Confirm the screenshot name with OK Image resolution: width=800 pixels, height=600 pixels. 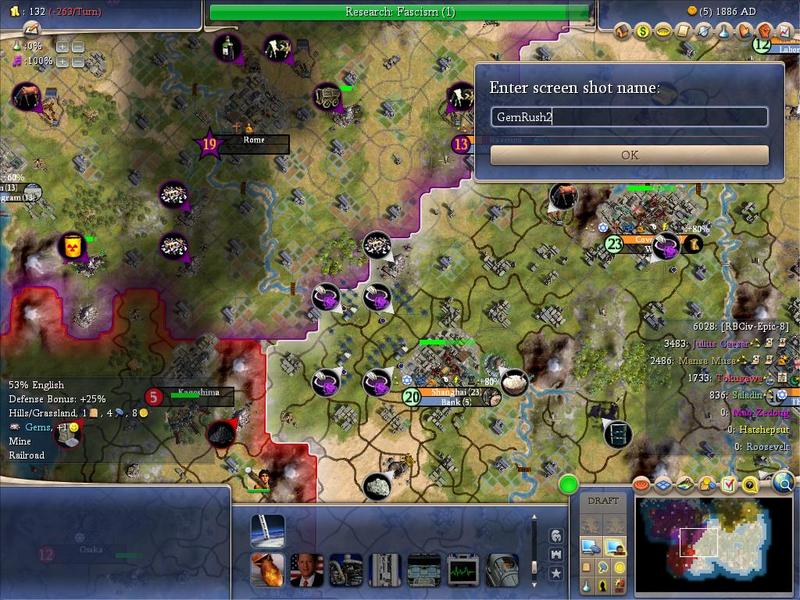point(630,155)
